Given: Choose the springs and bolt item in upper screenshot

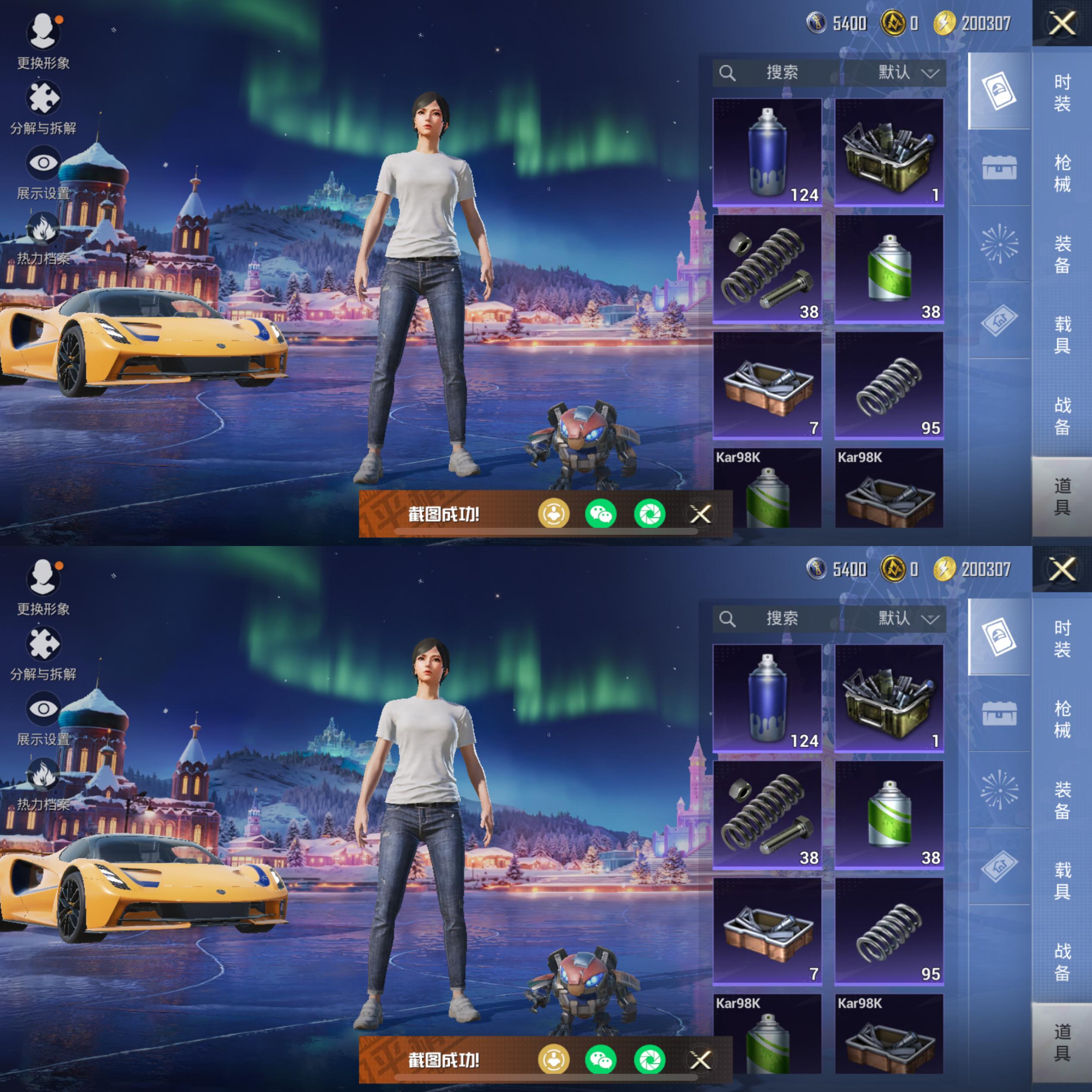Looking at the screenshot, I should click(x=767, y=269).
